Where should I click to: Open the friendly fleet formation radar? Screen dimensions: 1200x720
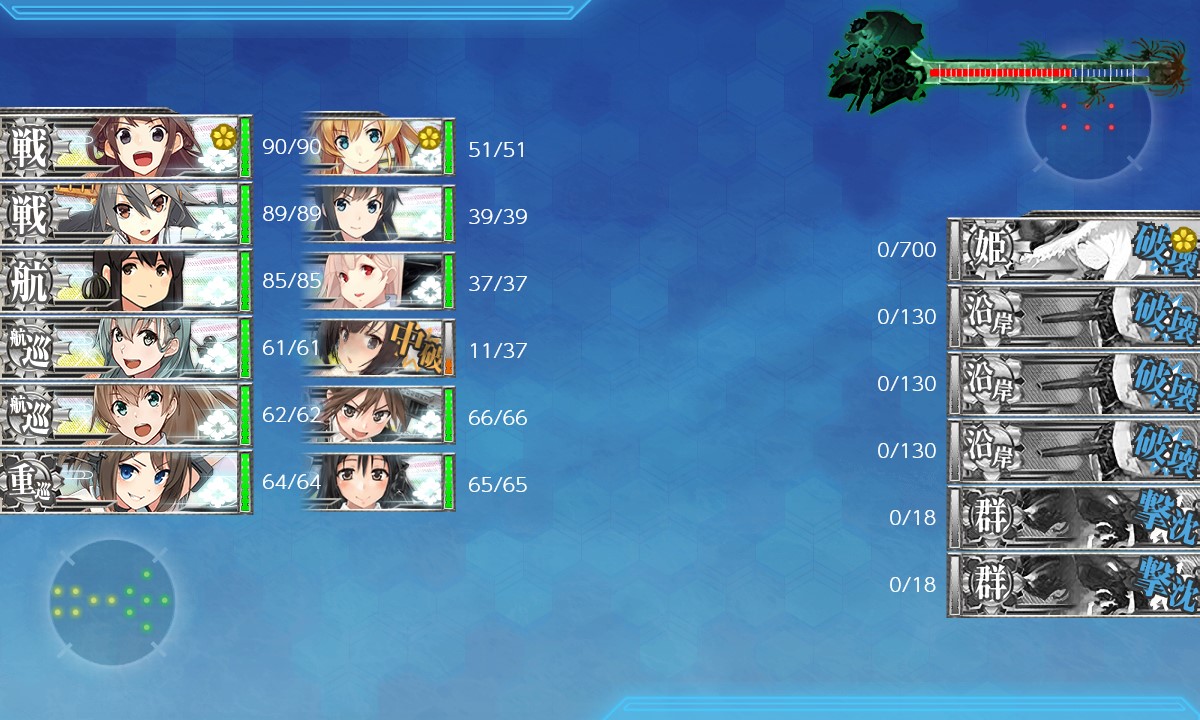(112, 602)
